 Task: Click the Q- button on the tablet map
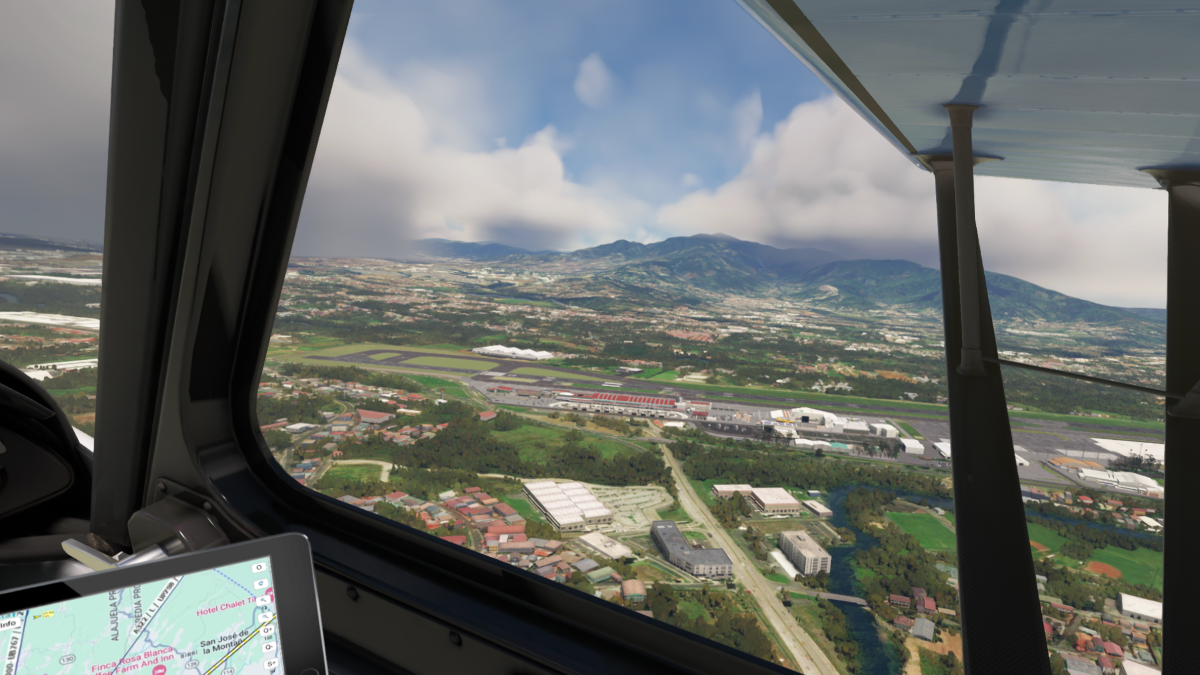268,646
